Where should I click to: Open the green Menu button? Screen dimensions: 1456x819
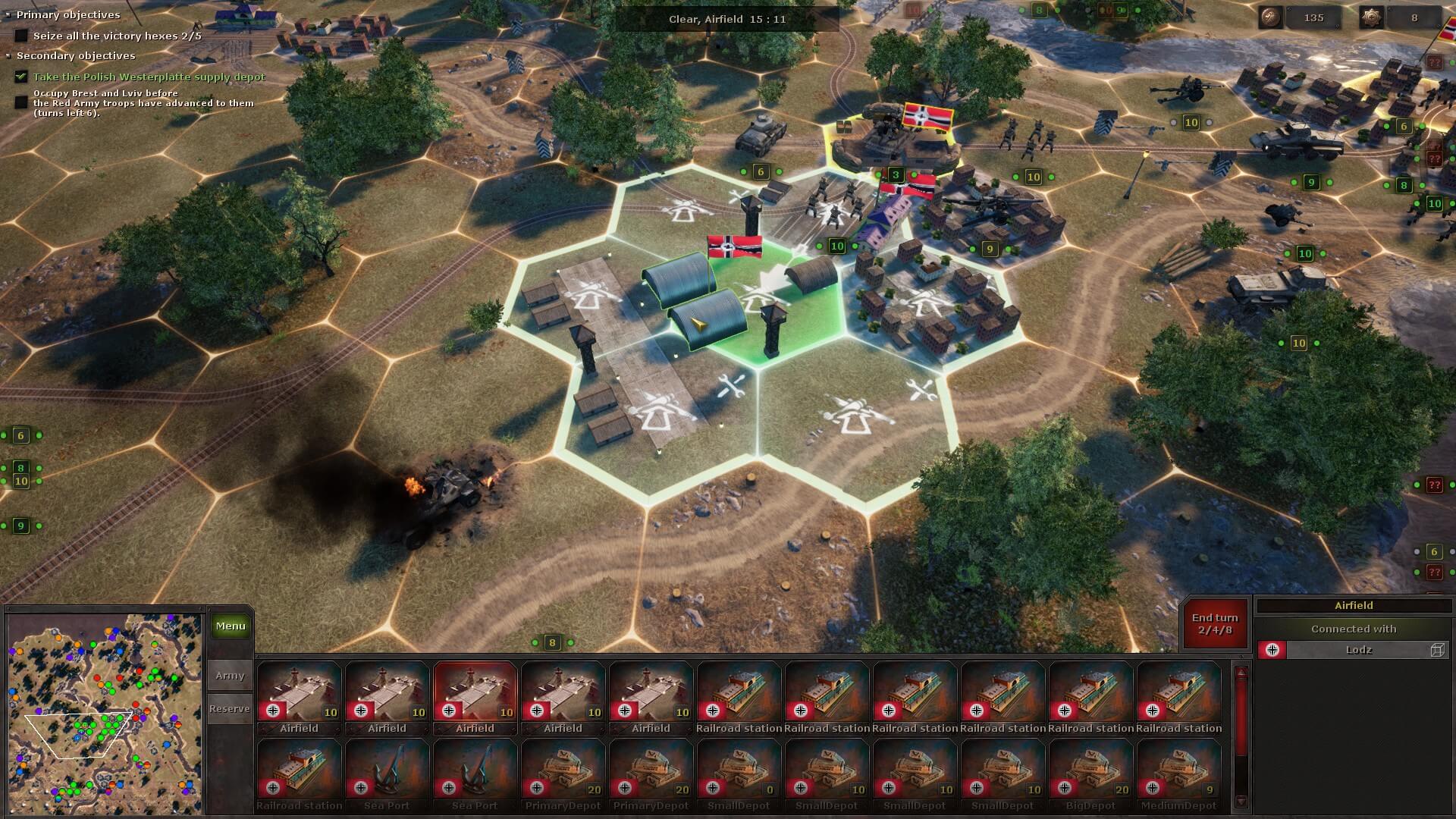231,626
